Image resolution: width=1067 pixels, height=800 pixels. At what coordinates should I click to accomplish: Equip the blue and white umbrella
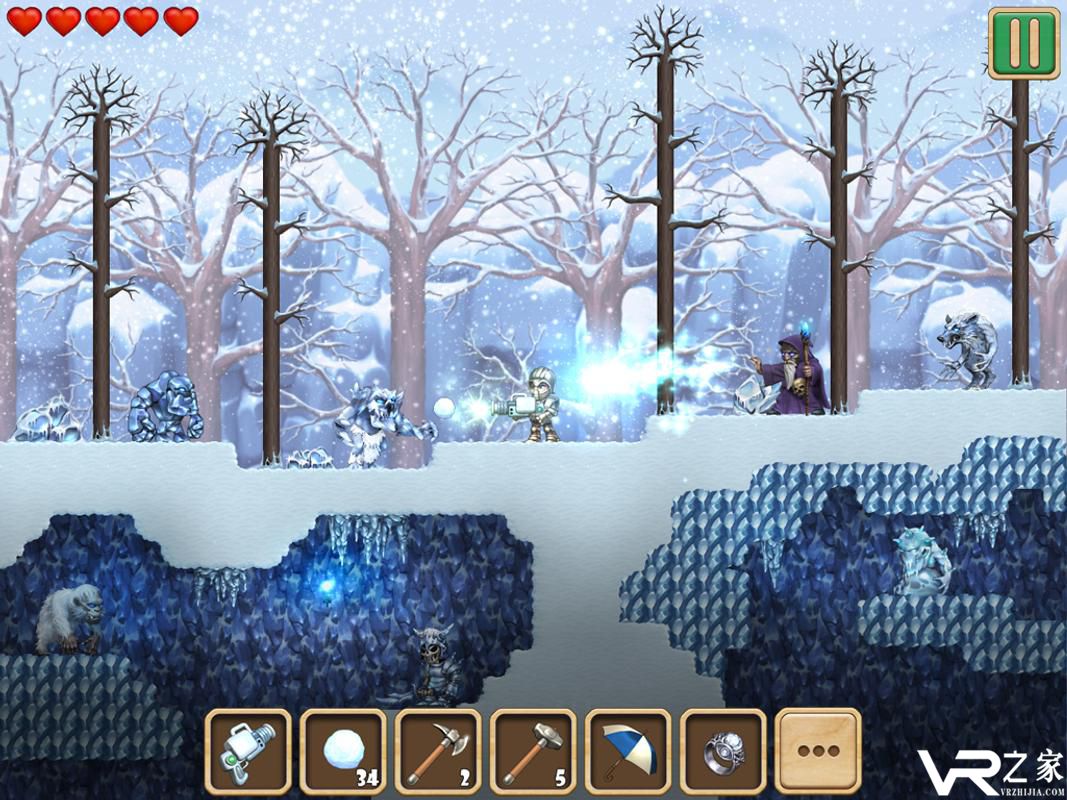[x=628, y=750]
